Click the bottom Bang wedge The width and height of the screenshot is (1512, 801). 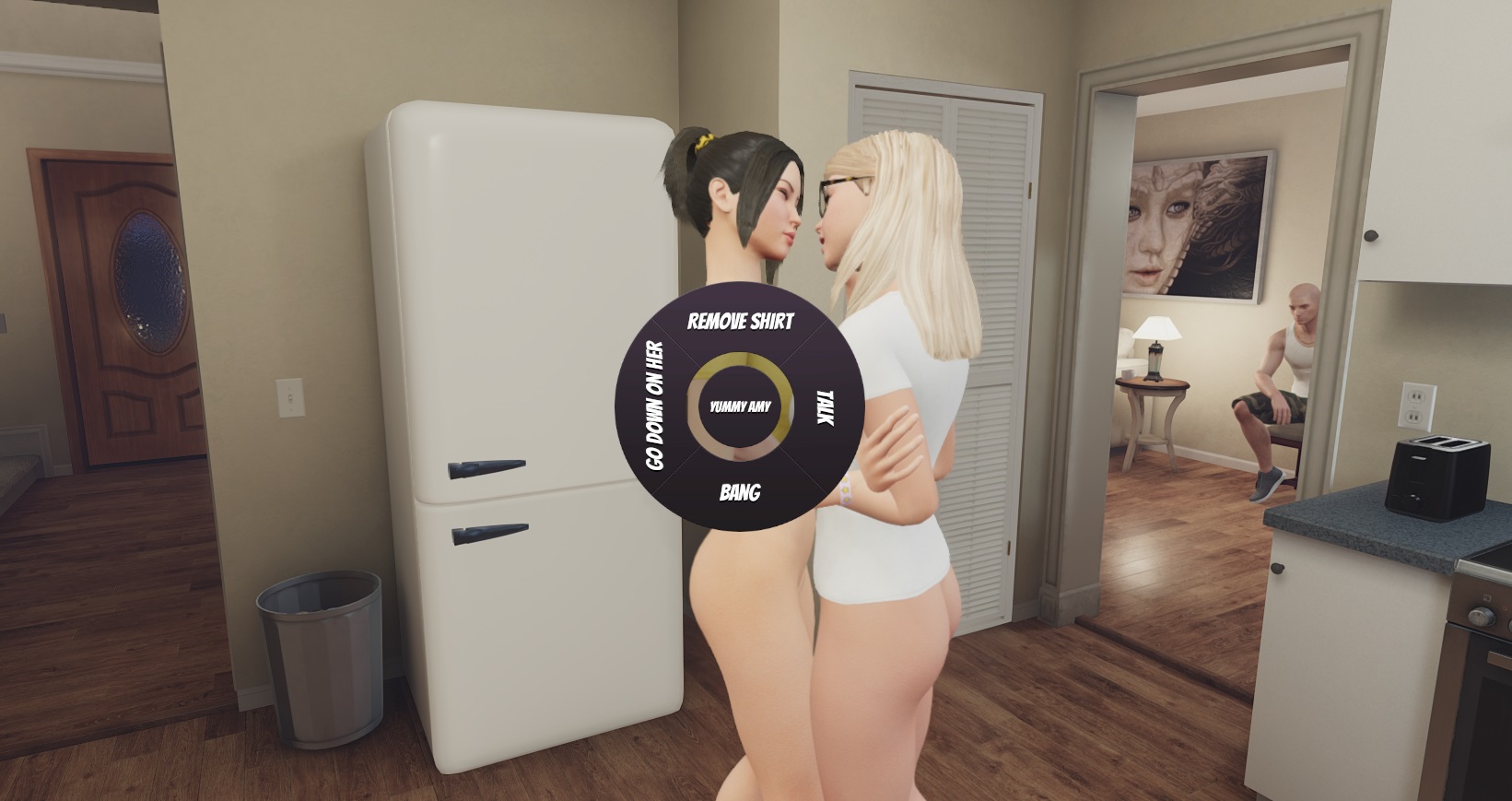click(x=739, y=494)
